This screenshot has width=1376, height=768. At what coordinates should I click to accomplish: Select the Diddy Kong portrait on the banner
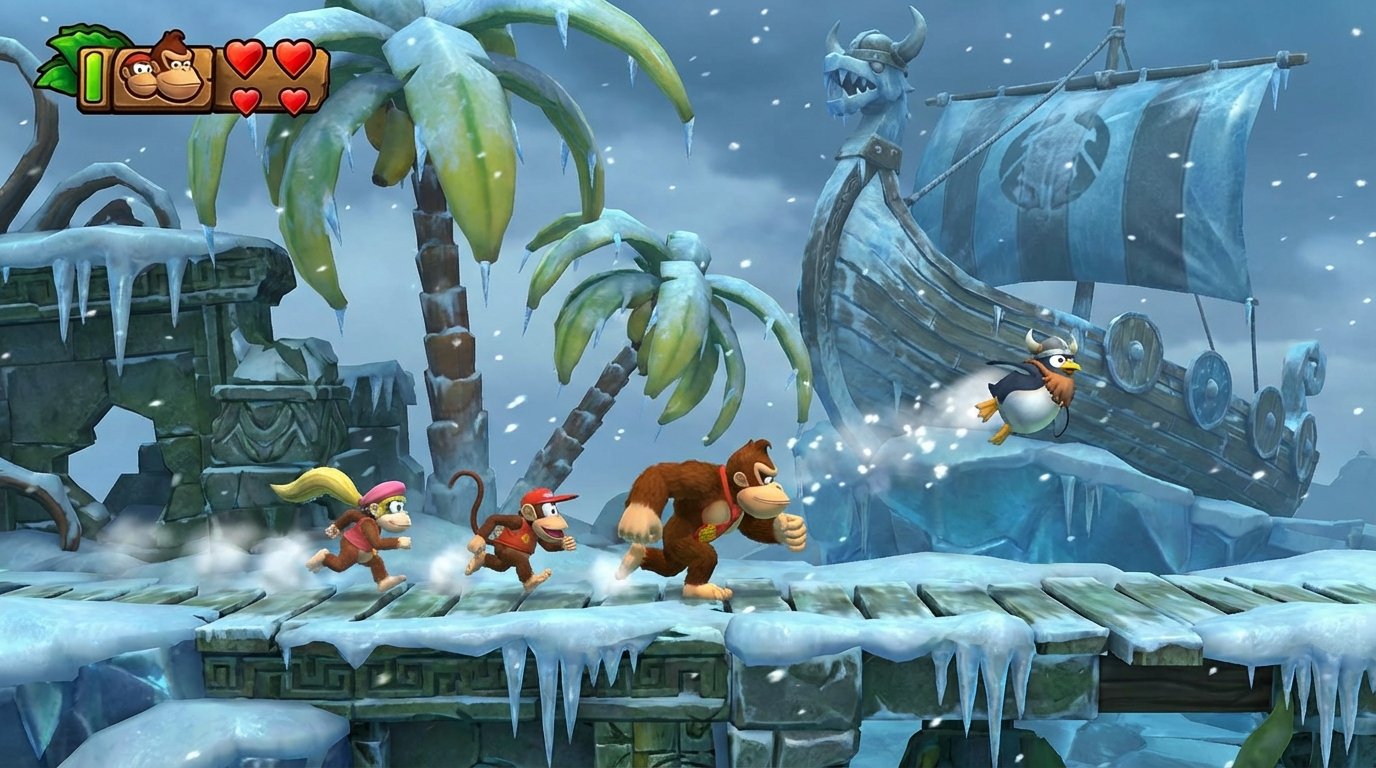pos(137,74)
